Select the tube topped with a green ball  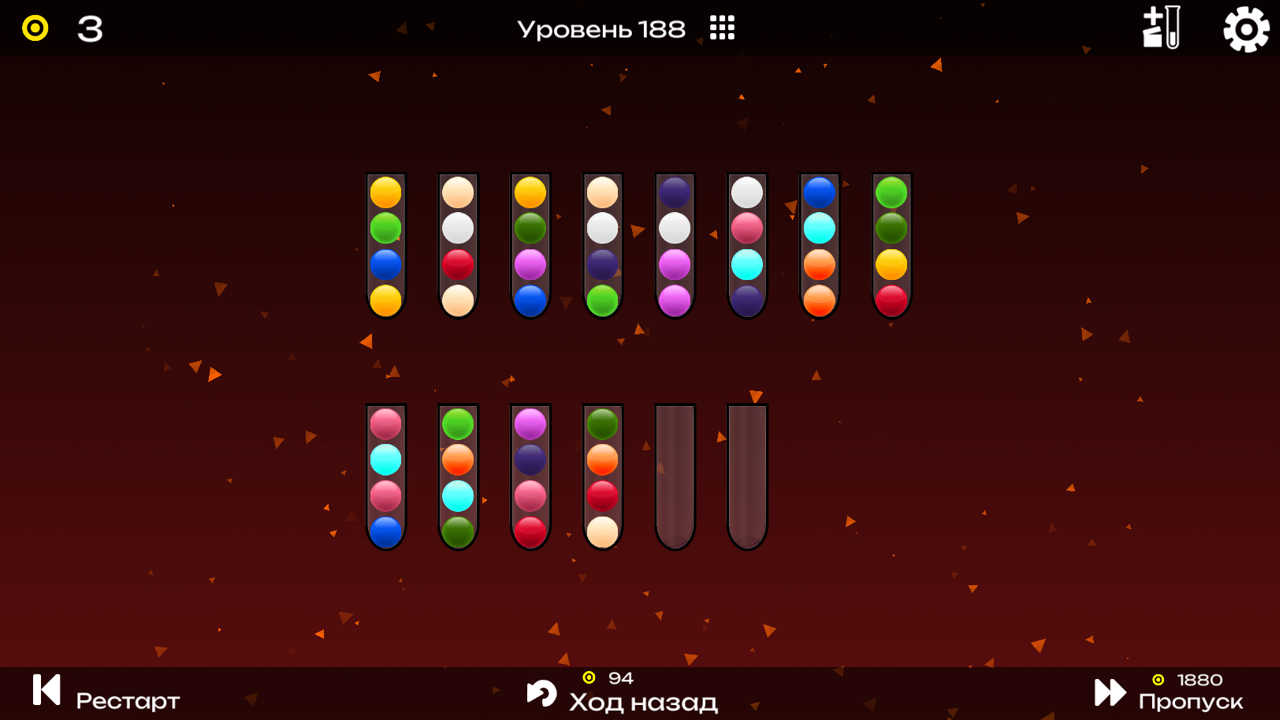[x=890, y=245]
